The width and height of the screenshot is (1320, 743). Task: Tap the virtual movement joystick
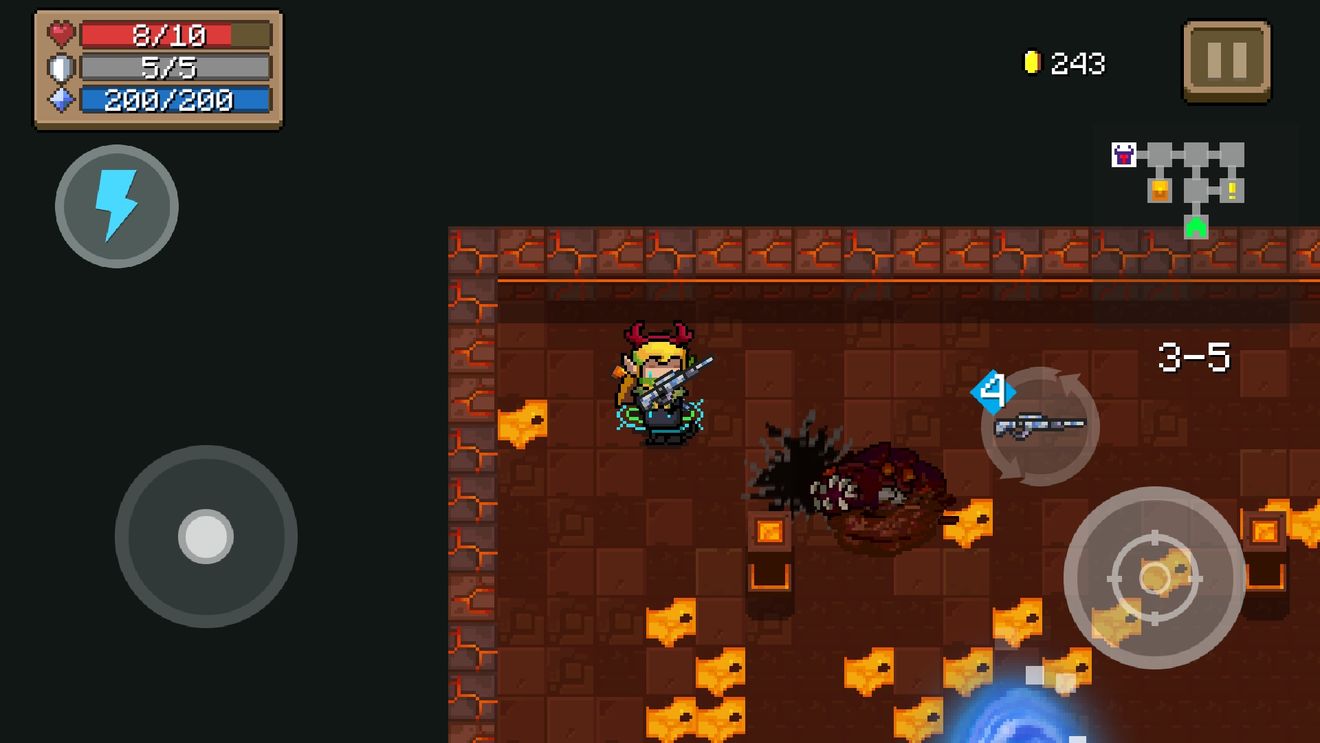[x=206, y=536]
